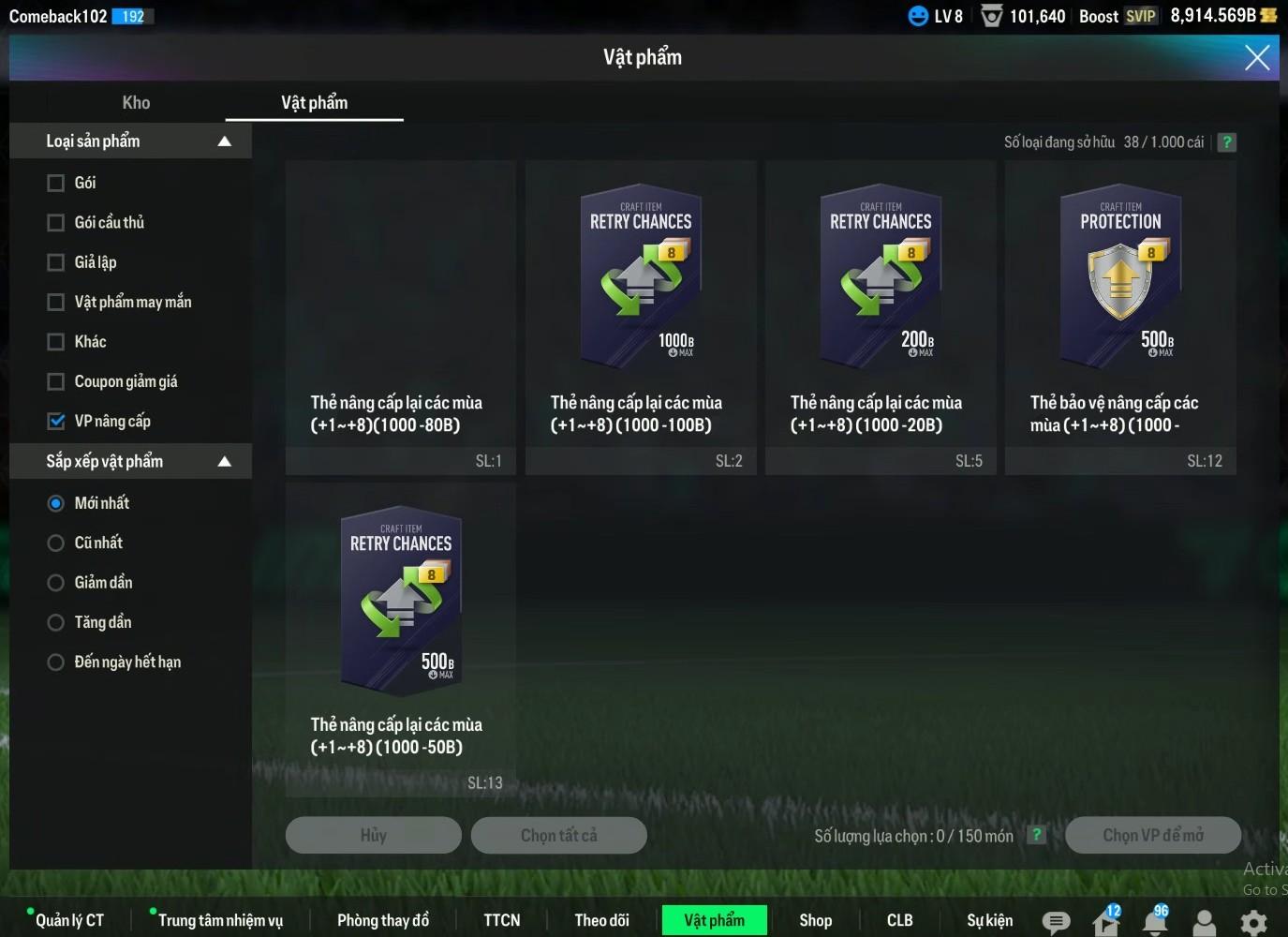The width and height of the screenshot is (1288, 937).
Task: Tick the Gói checkbox filter
Action: (56, 183)
